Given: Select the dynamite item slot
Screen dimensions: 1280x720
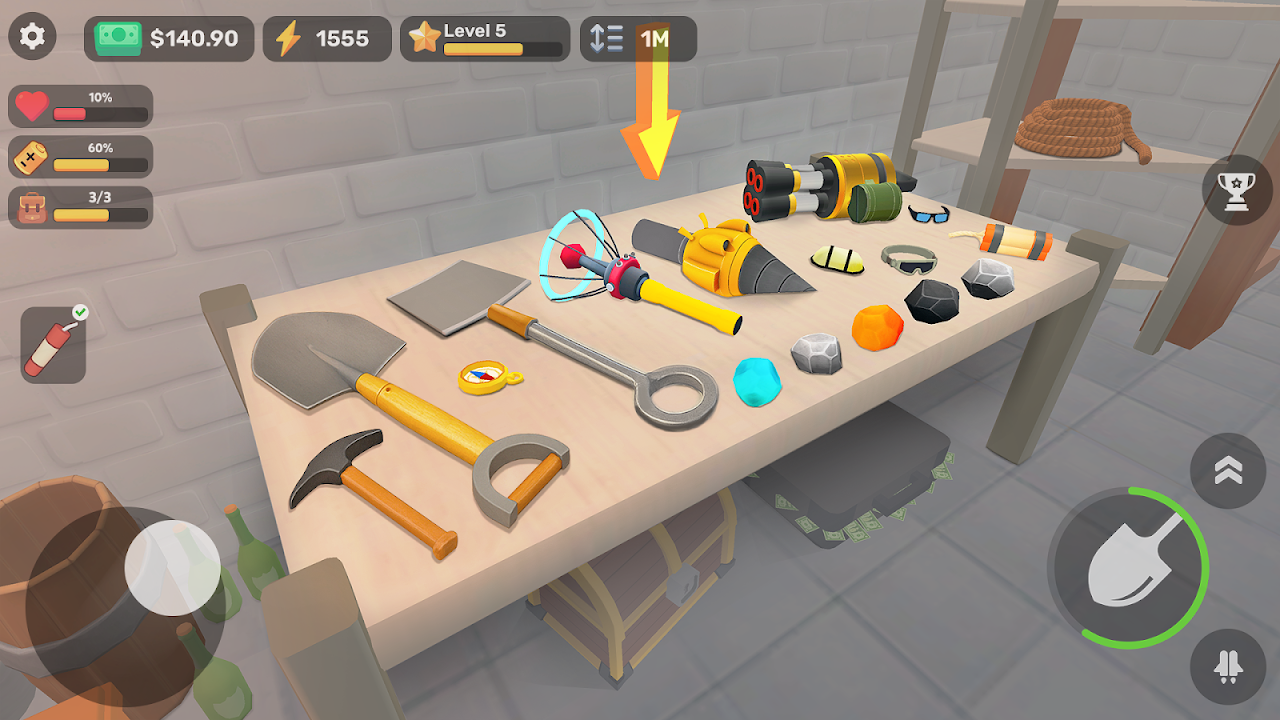Looking at the screenshot, I should click(54, 345).
